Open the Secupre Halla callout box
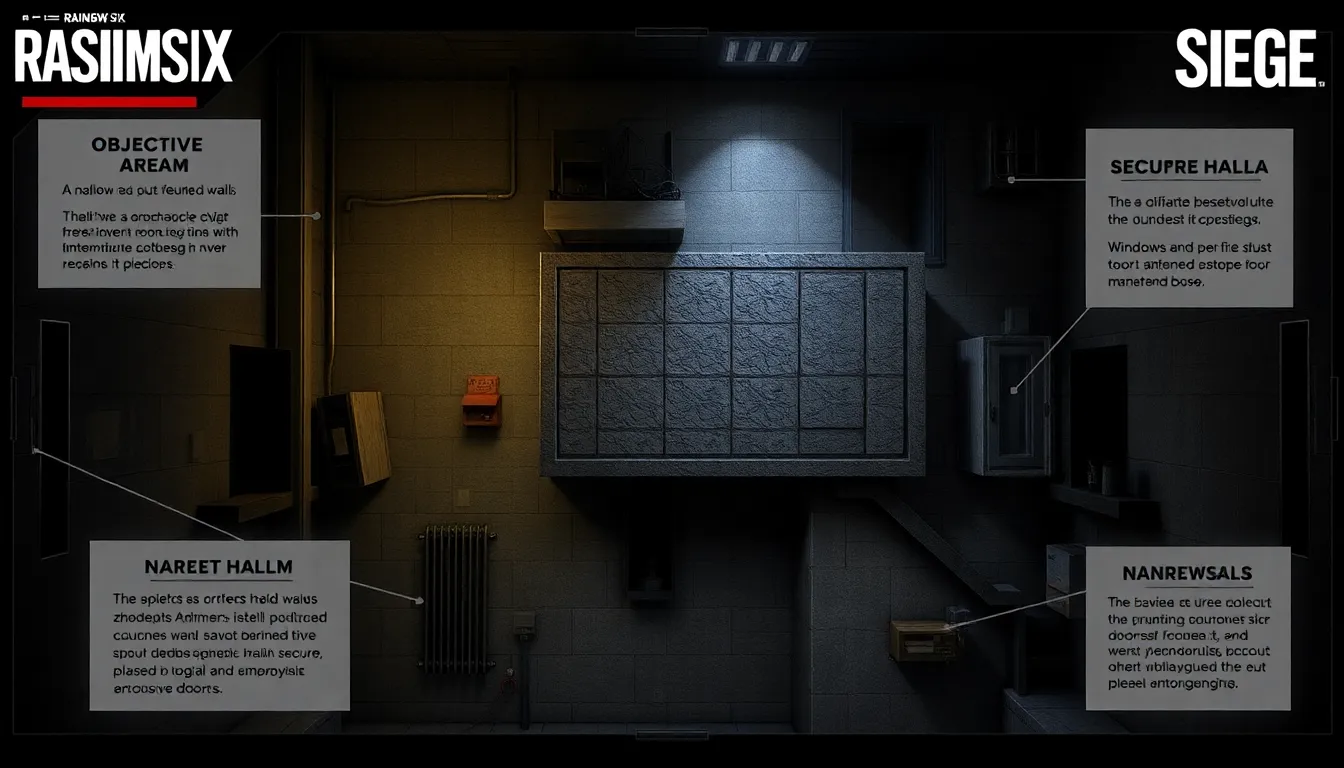The width and height of the screenshot is (1344, 768). pyautogui.click(x=1188, y=218)
